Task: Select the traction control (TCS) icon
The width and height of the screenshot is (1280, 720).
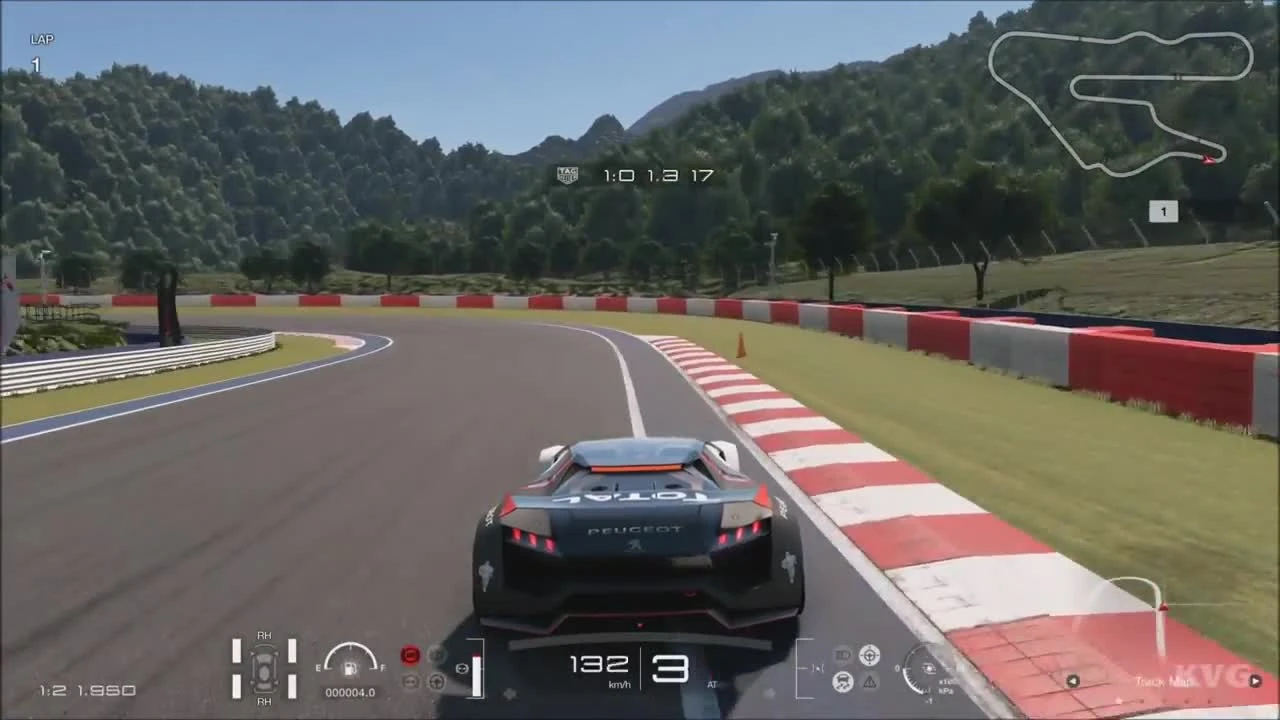Action: pos(842,683)
